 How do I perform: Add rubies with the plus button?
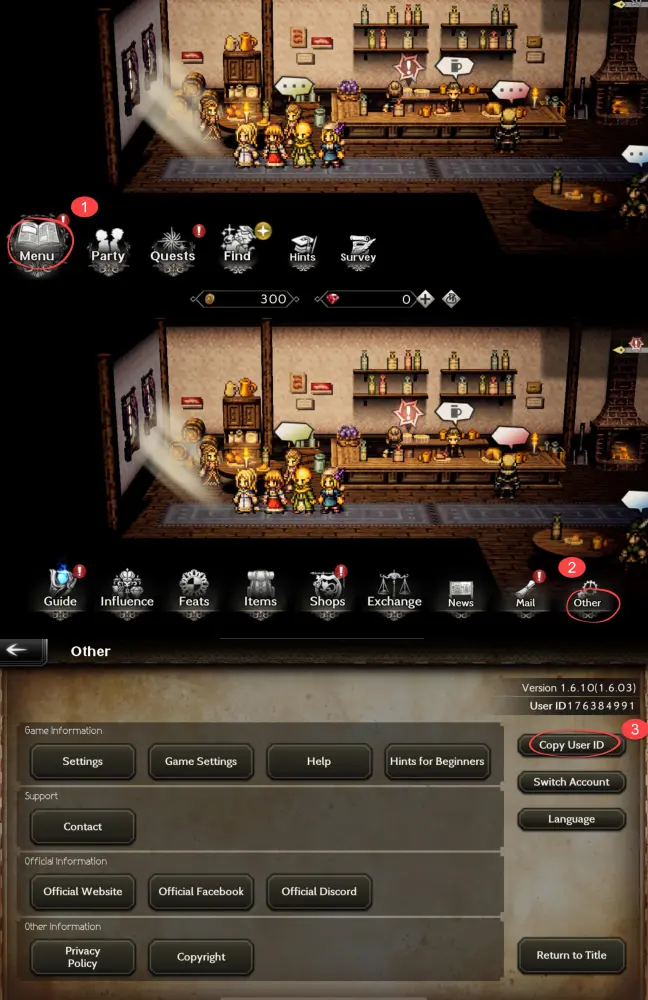click(x=425, y=299)
